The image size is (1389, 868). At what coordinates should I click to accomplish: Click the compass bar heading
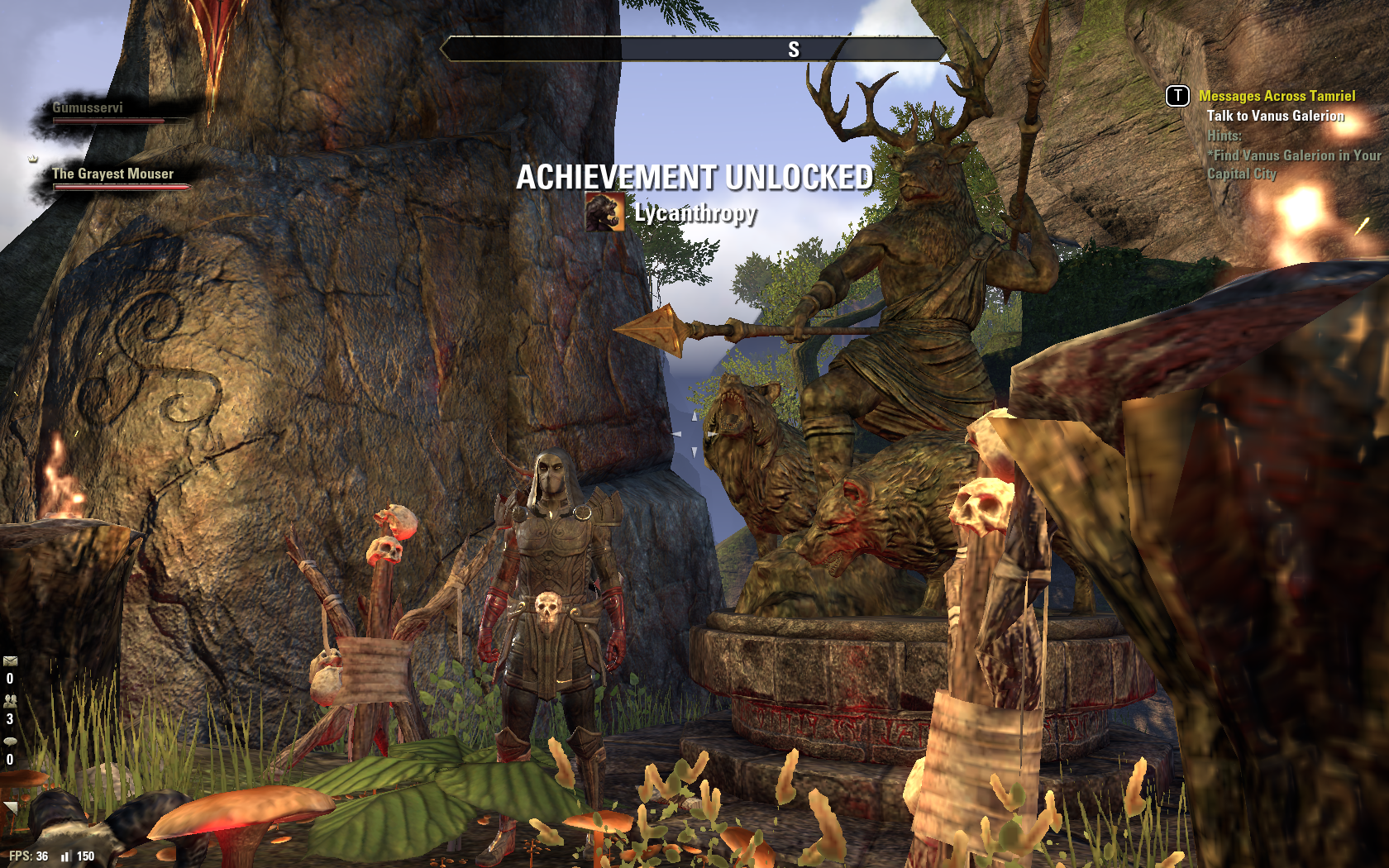click(x=793, y=50)
